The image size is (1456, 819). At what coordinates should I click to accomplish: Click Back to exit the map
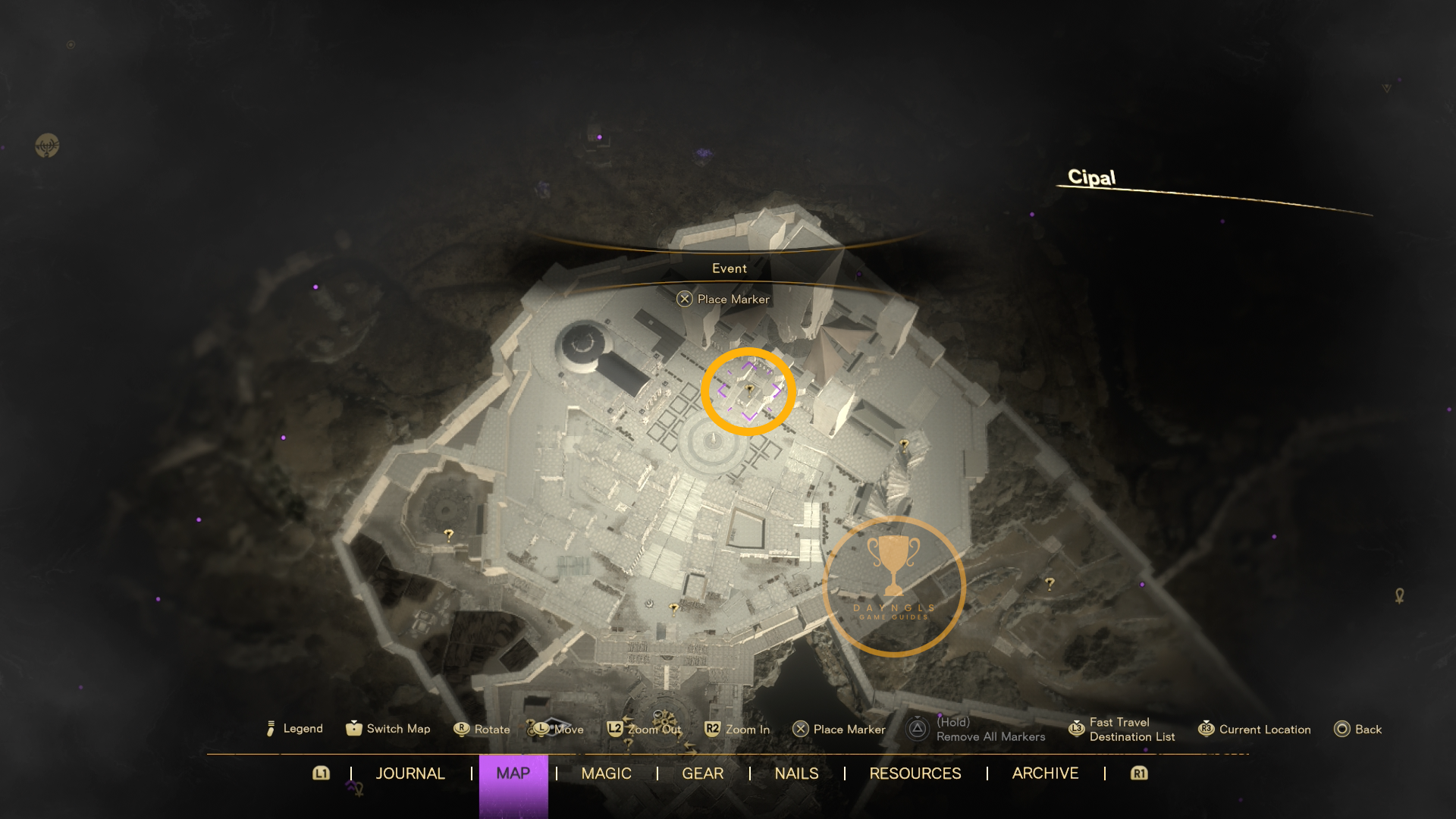point(1358,730)
